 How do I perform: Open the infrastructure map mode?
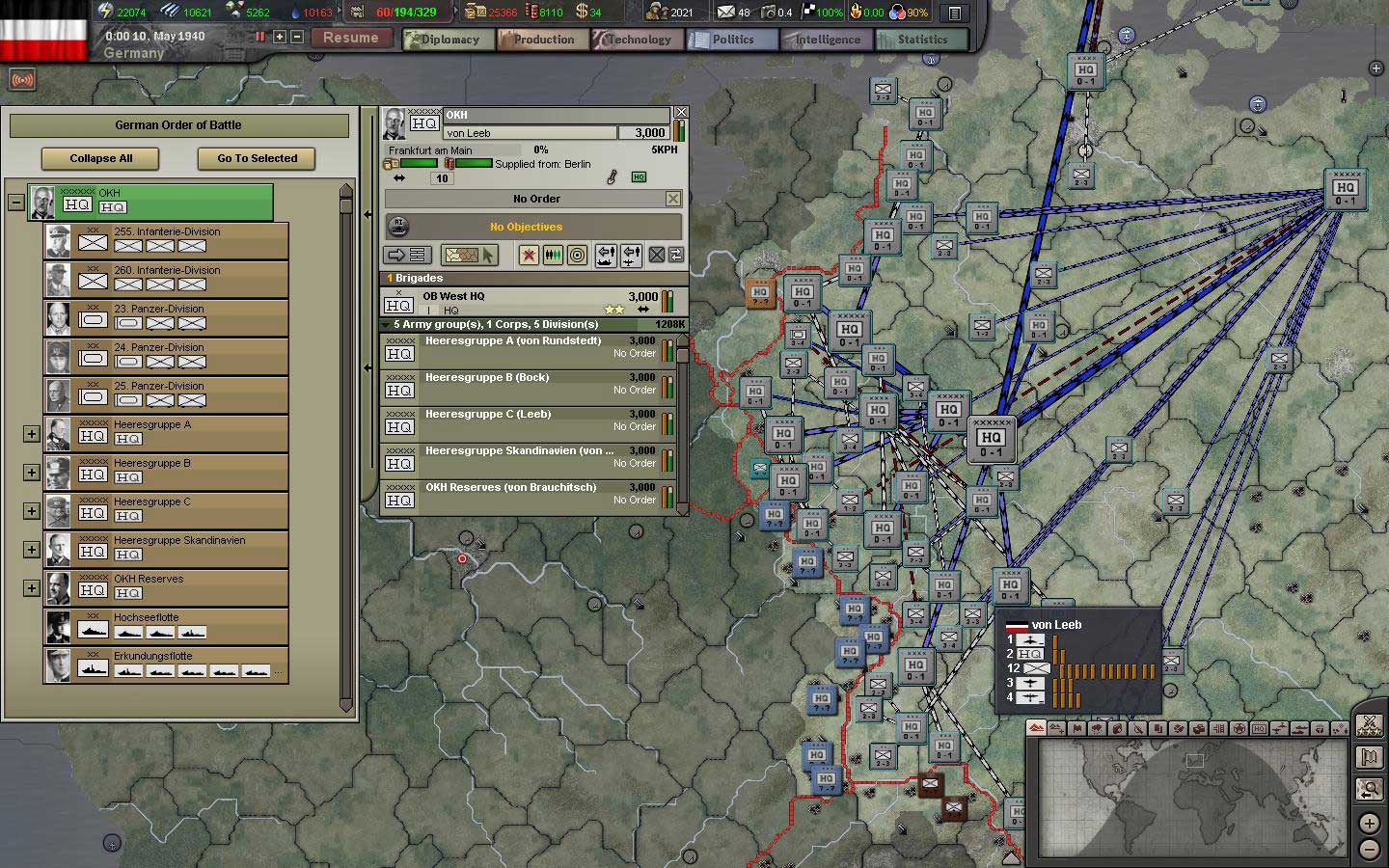pos(1218,728)
